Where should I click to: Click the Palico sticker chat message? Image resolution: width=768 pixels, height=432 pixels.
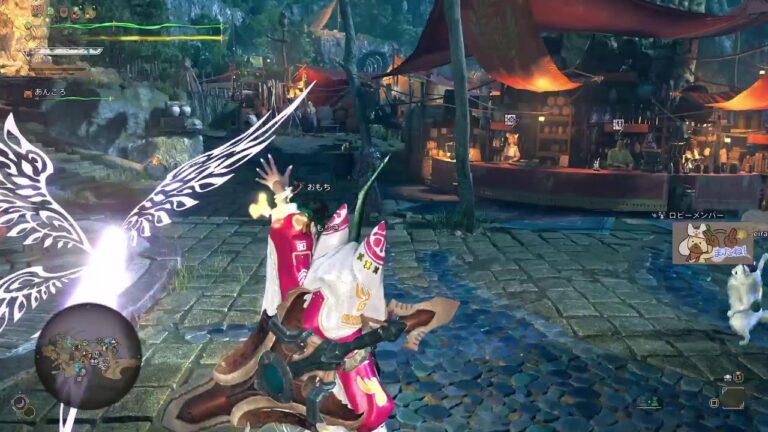click(713, 243)
